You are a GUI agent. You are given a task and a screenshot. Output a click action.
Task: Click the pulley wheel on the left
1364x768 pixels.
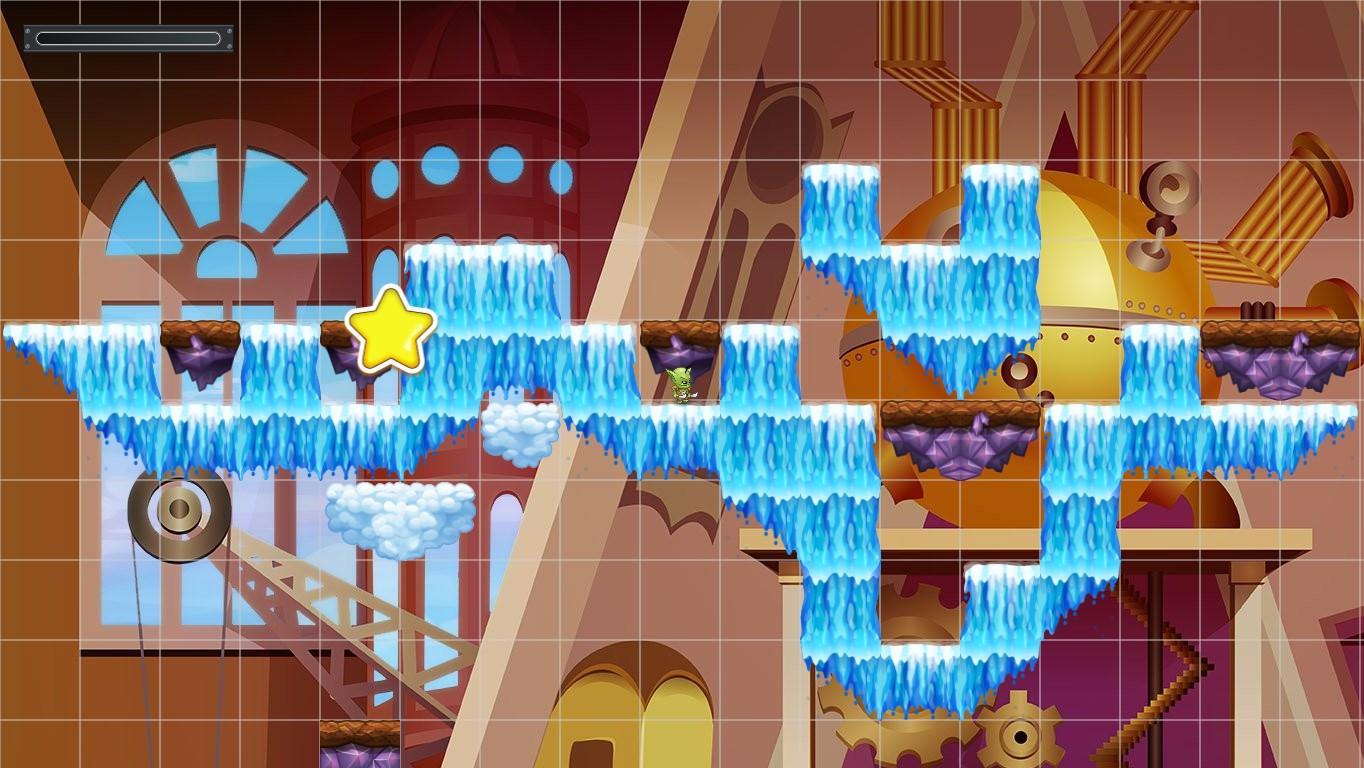point(175,518)
